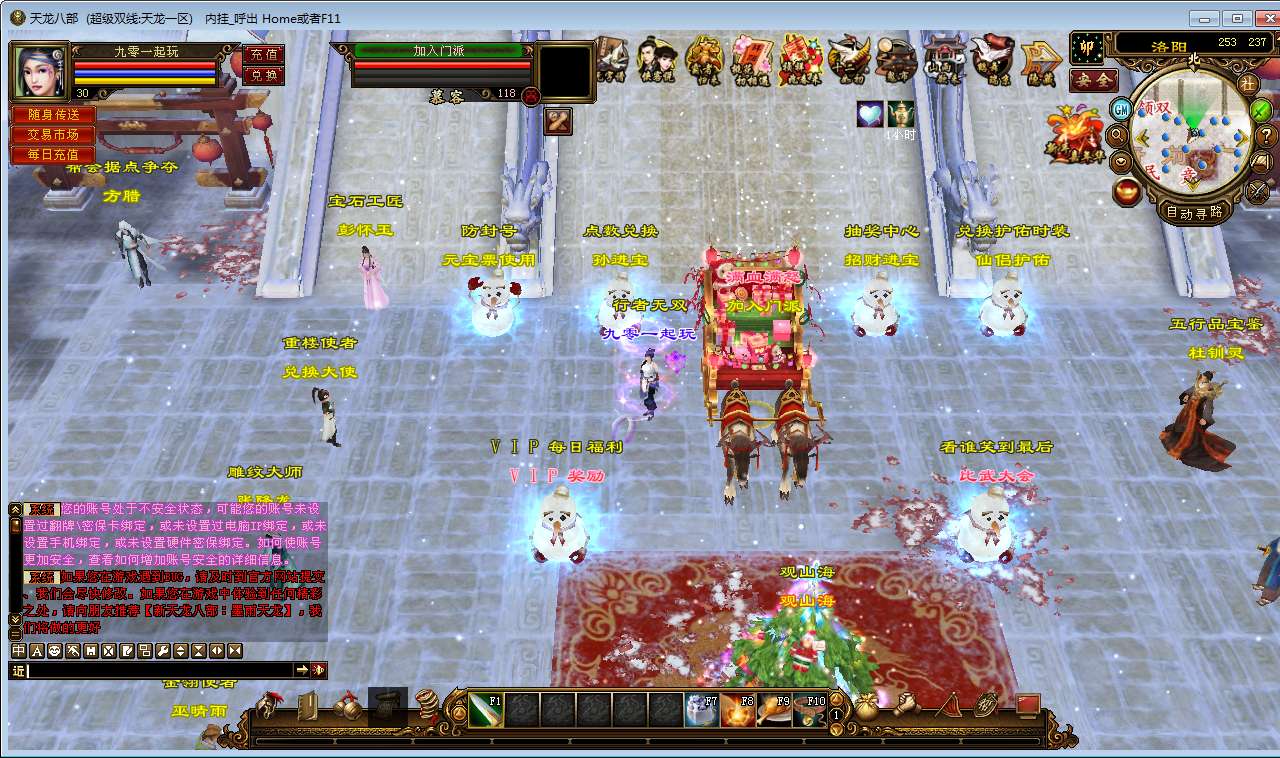The image size is (1280, 758).
Task: Use the F8 fire skill slot
Action: [738, 709]
